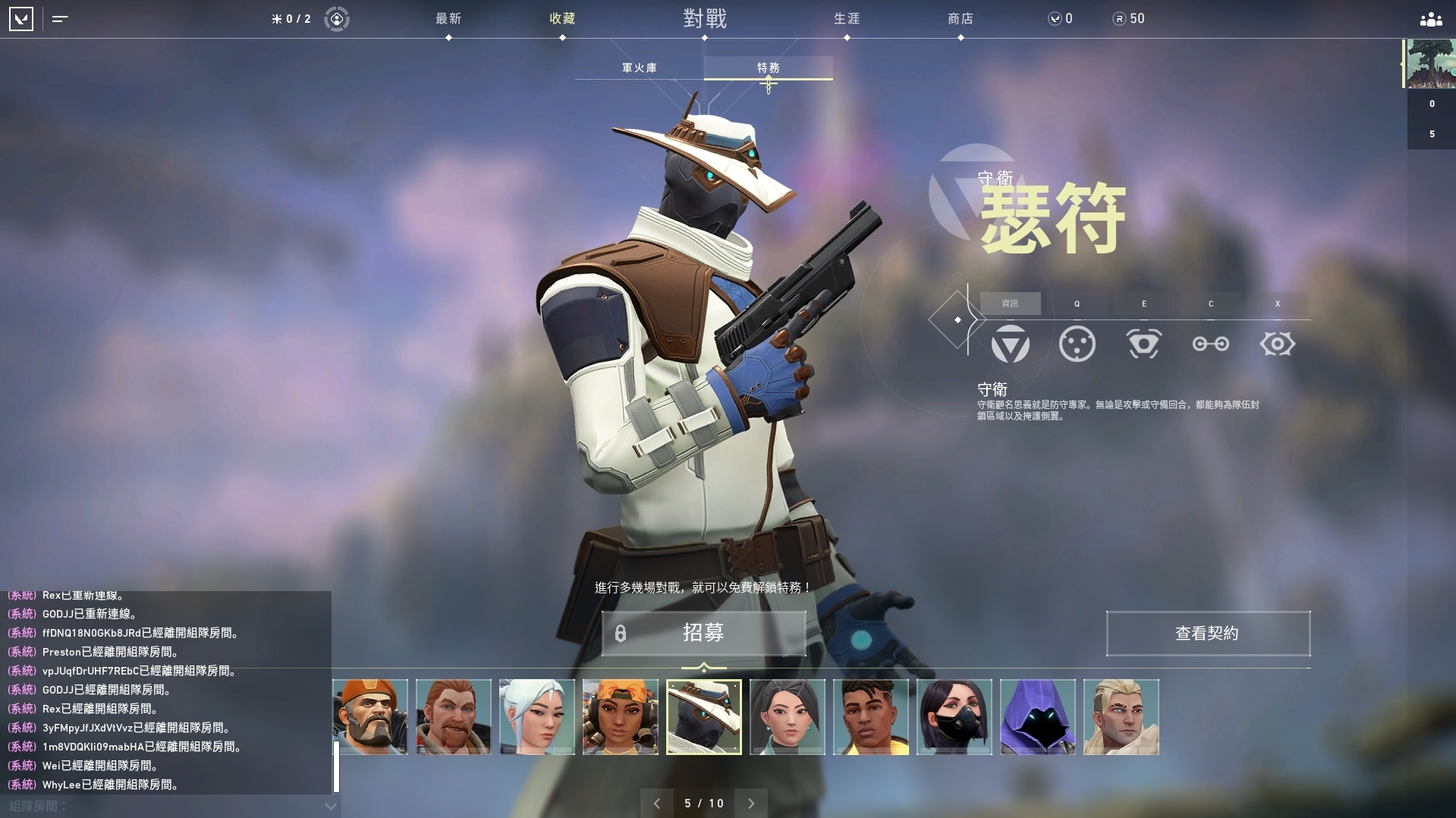Click the right arrow beside 5/10
This screenshot has width=1456, height=818.
751,803
